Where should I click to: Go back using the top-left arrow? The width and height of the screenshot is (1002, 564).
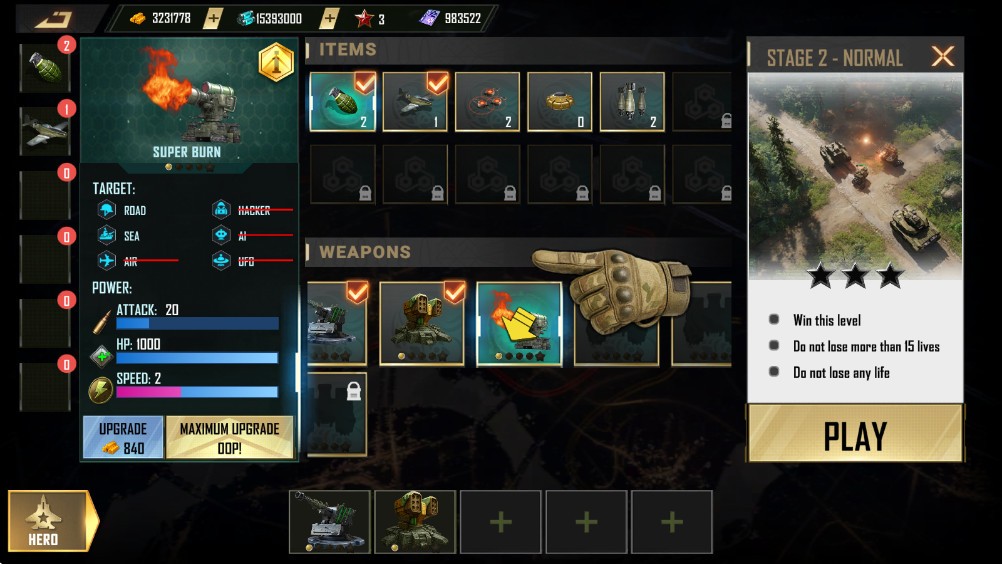pyautogui.click(x=54, y=18)
